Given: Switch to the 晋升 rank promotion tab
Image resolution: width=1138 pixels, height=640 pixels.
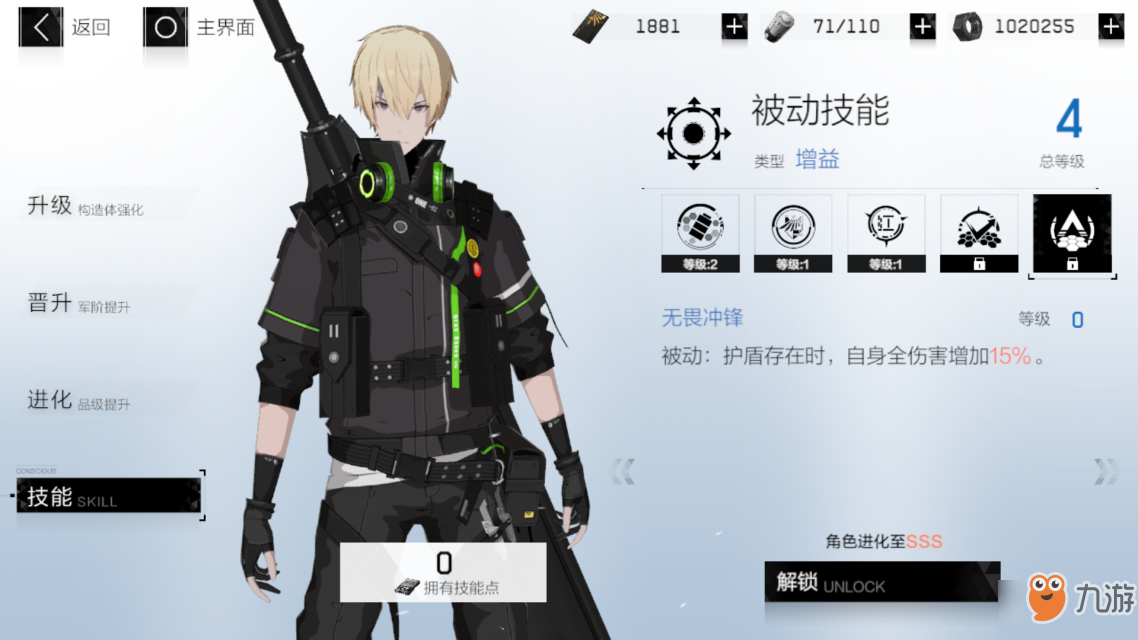Looking at the screenshot, I should point(80,304).
